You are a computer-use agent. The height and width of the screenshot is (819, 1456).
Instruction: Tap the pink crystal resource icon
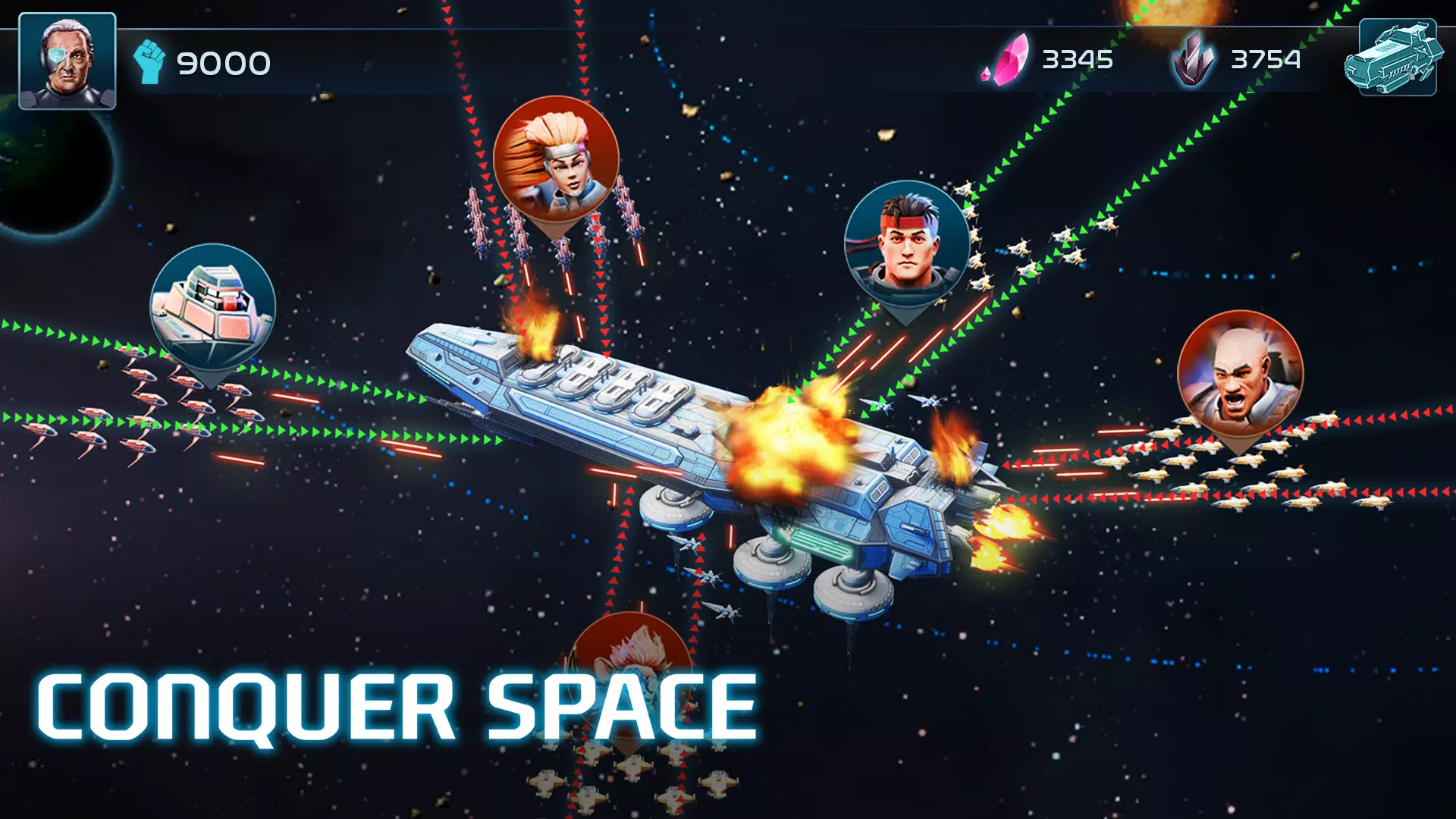point(1005,61)
